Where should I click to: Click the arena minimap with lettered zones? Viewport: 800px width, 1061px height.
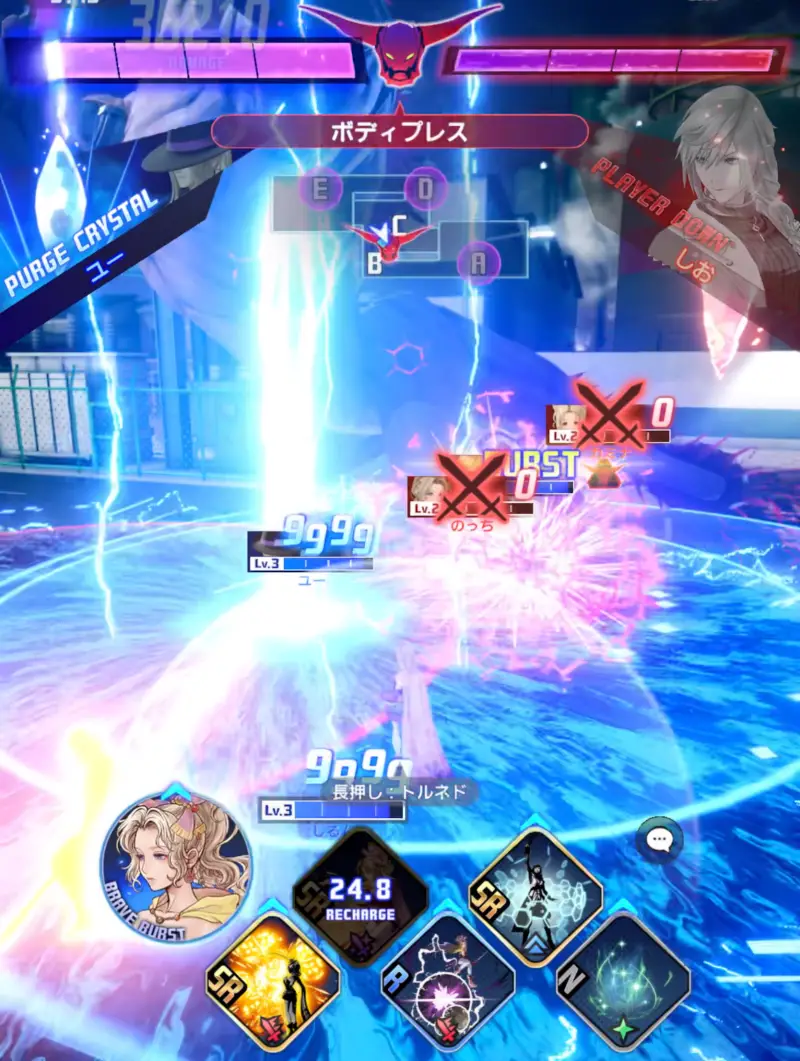(400, 228)
